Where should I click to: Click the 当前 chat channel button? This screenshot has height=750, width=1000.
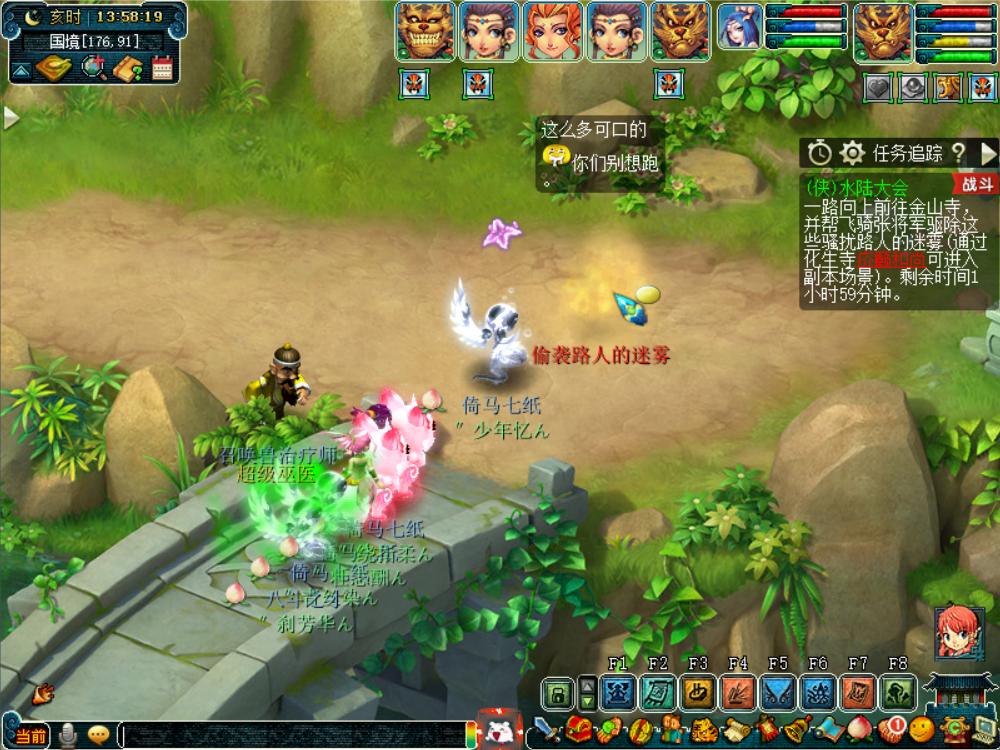30,735
